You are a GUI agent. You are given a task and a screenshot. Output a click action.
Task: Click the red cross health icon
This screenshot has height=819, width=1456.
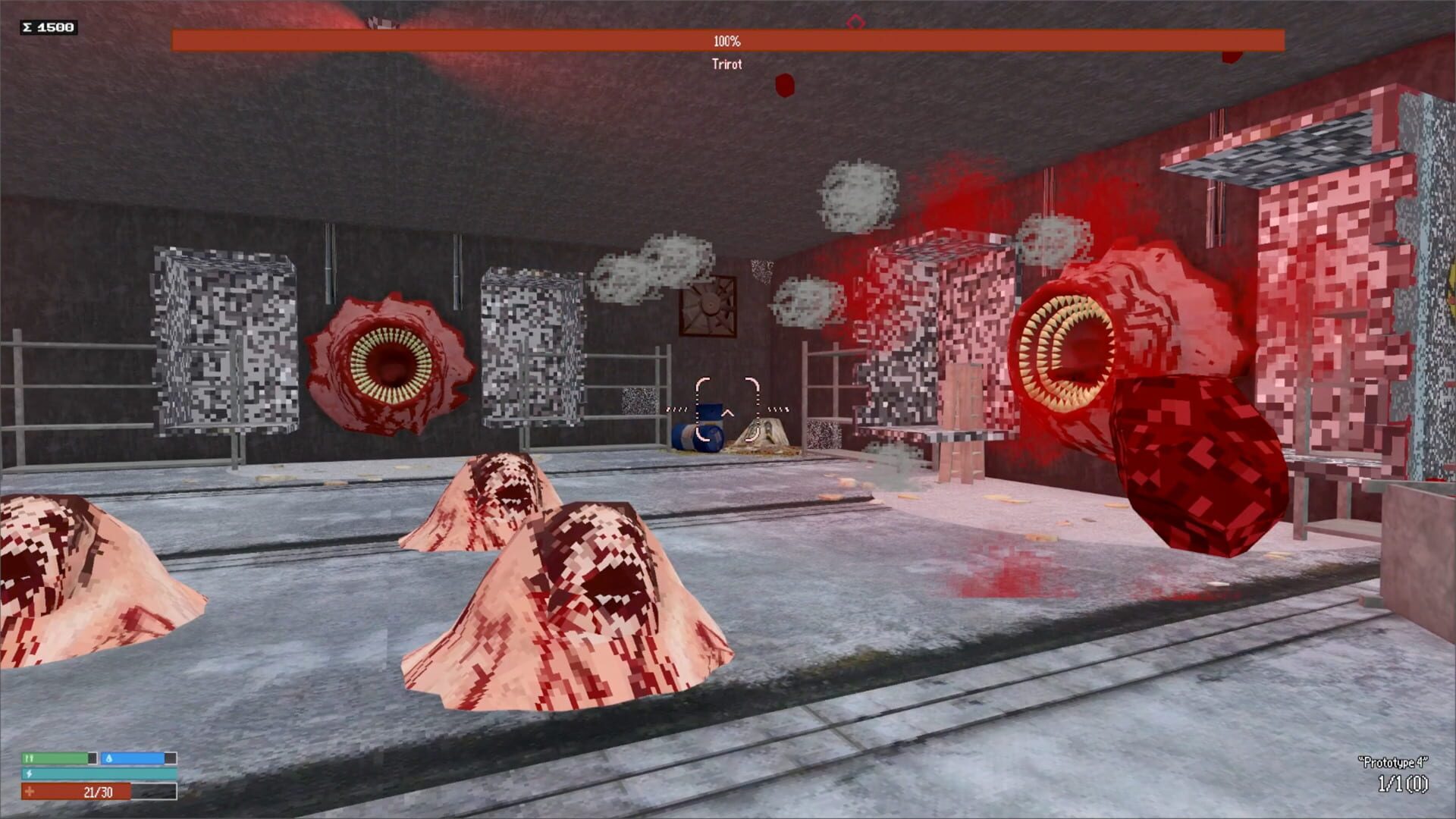point(30,792)
